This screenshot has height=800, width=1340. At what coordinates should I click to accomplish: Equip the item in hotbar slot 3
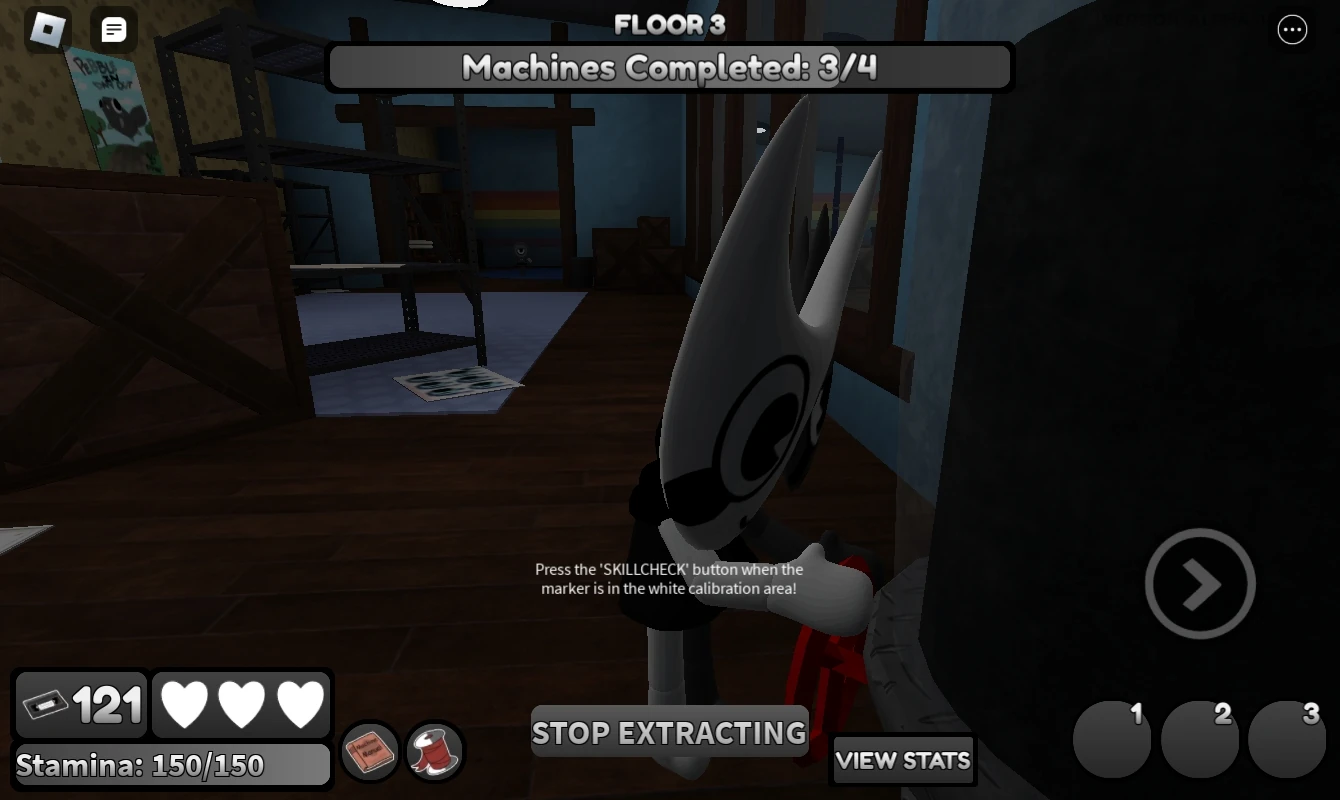tap(1288, 739)
